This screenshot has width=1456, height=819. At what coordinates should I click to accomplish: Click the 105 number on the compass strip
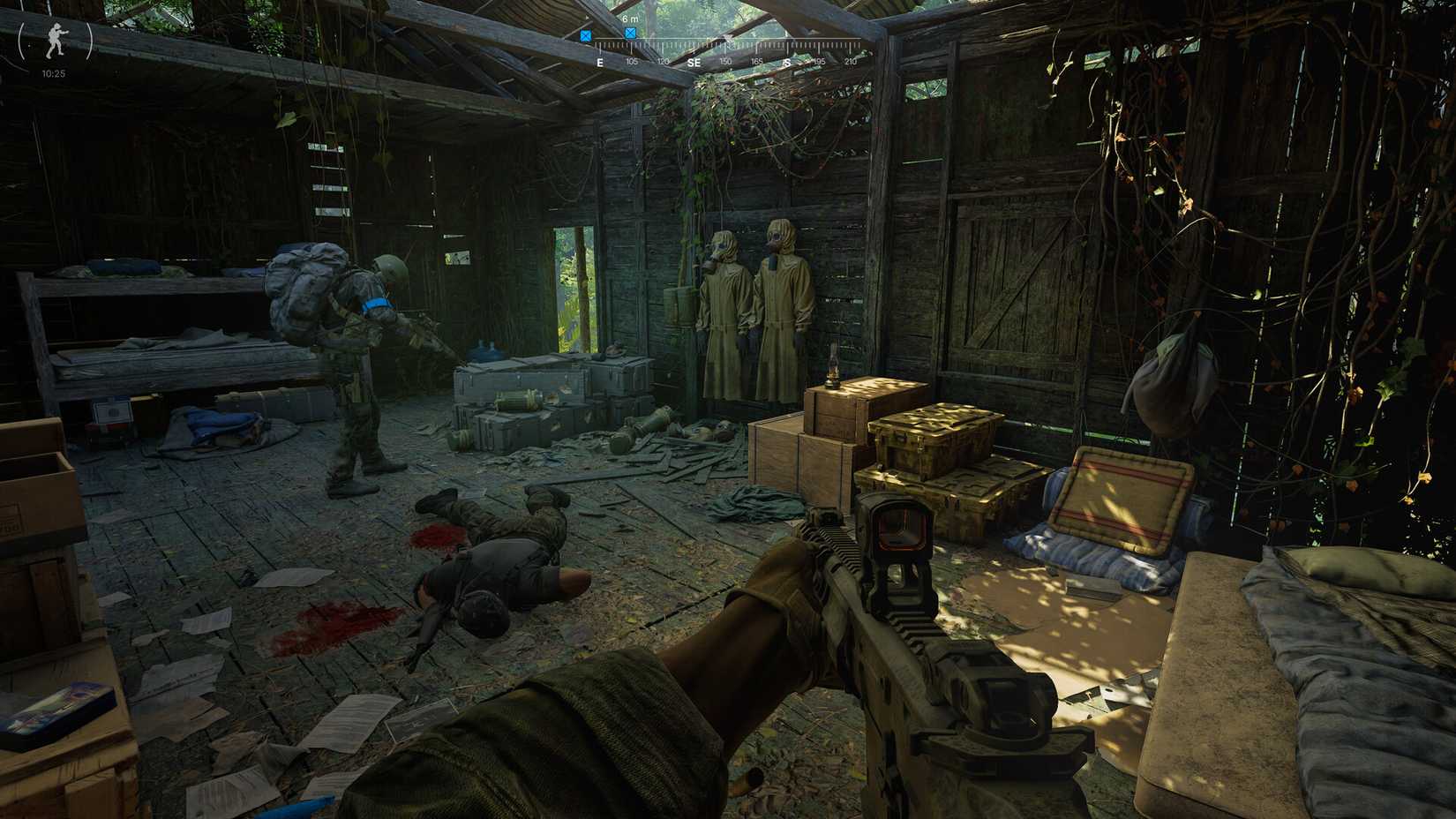[x=632, y=63]
